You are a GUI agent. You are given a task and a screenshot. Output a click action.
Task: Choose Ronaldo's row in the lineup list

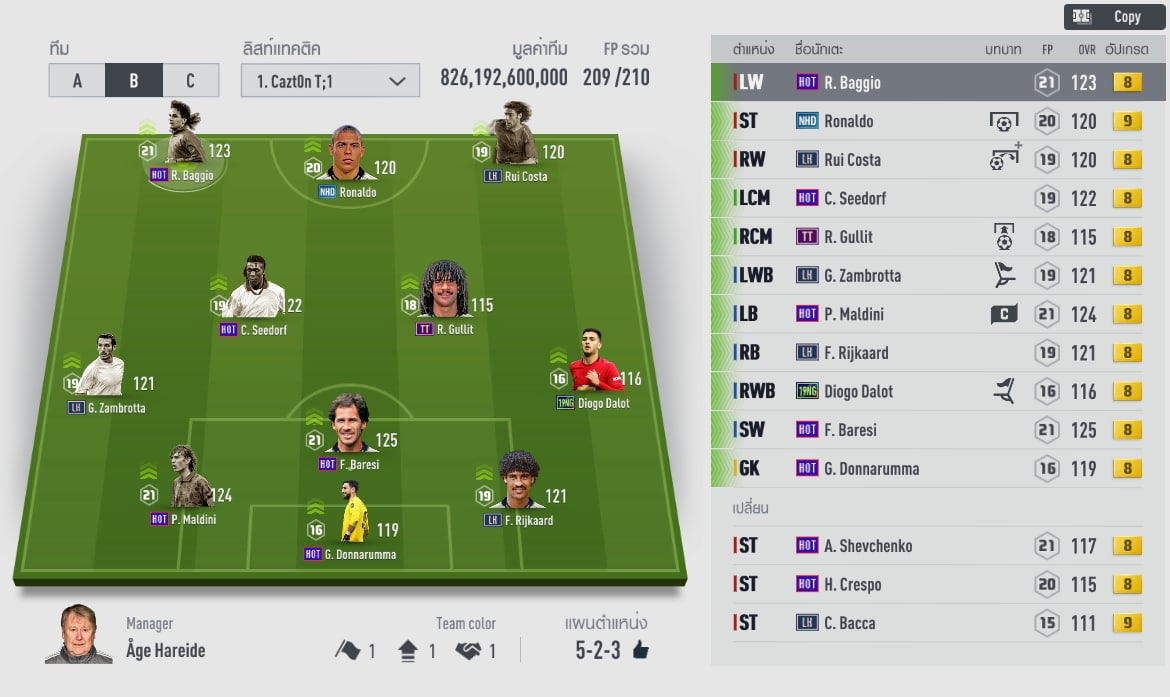click(938, 121)
